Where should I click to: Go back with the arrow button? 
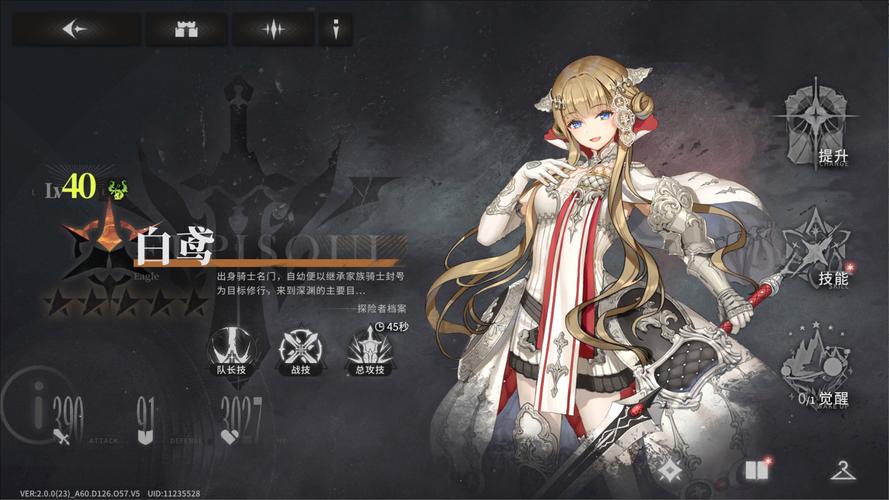(74, 29)
